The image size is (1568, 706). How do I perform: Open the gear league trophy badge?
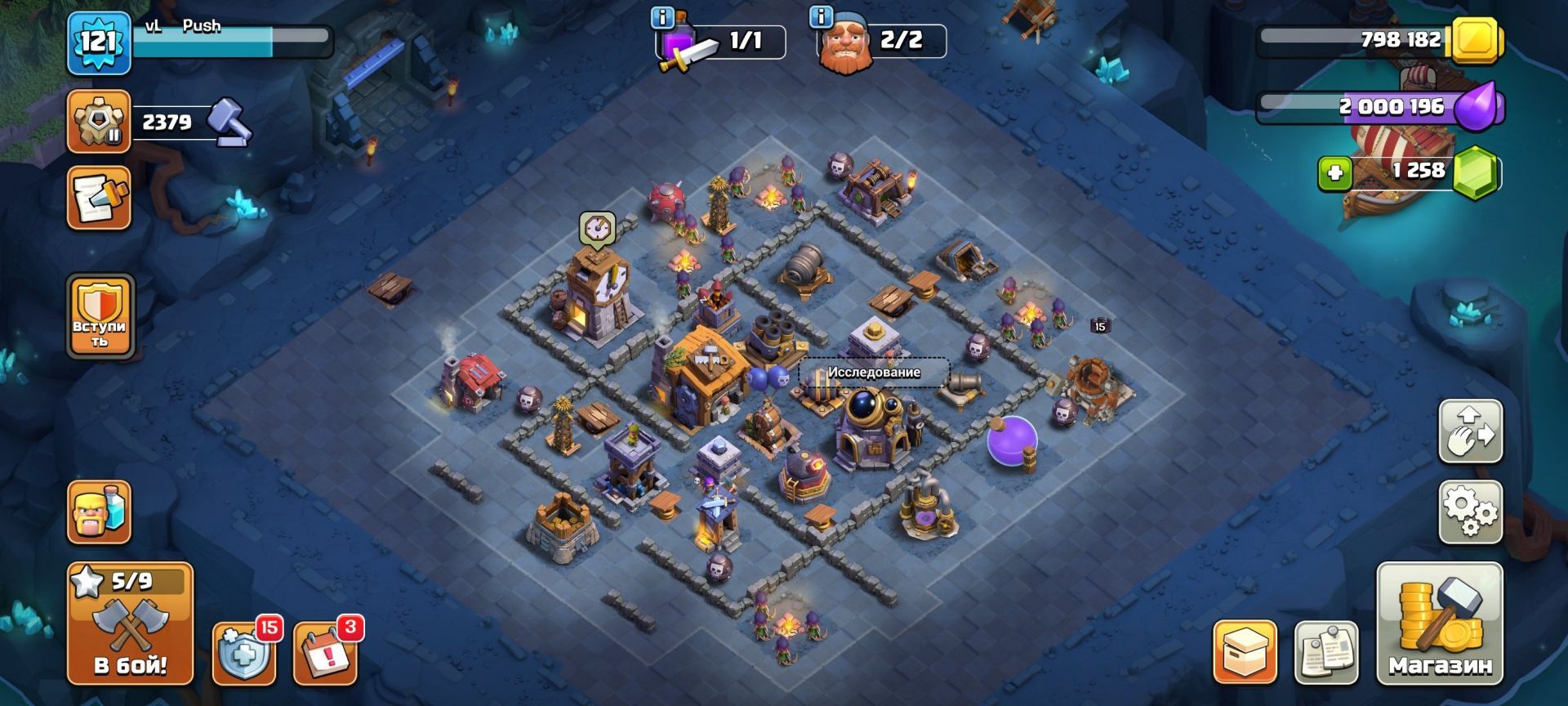(99, 122)
